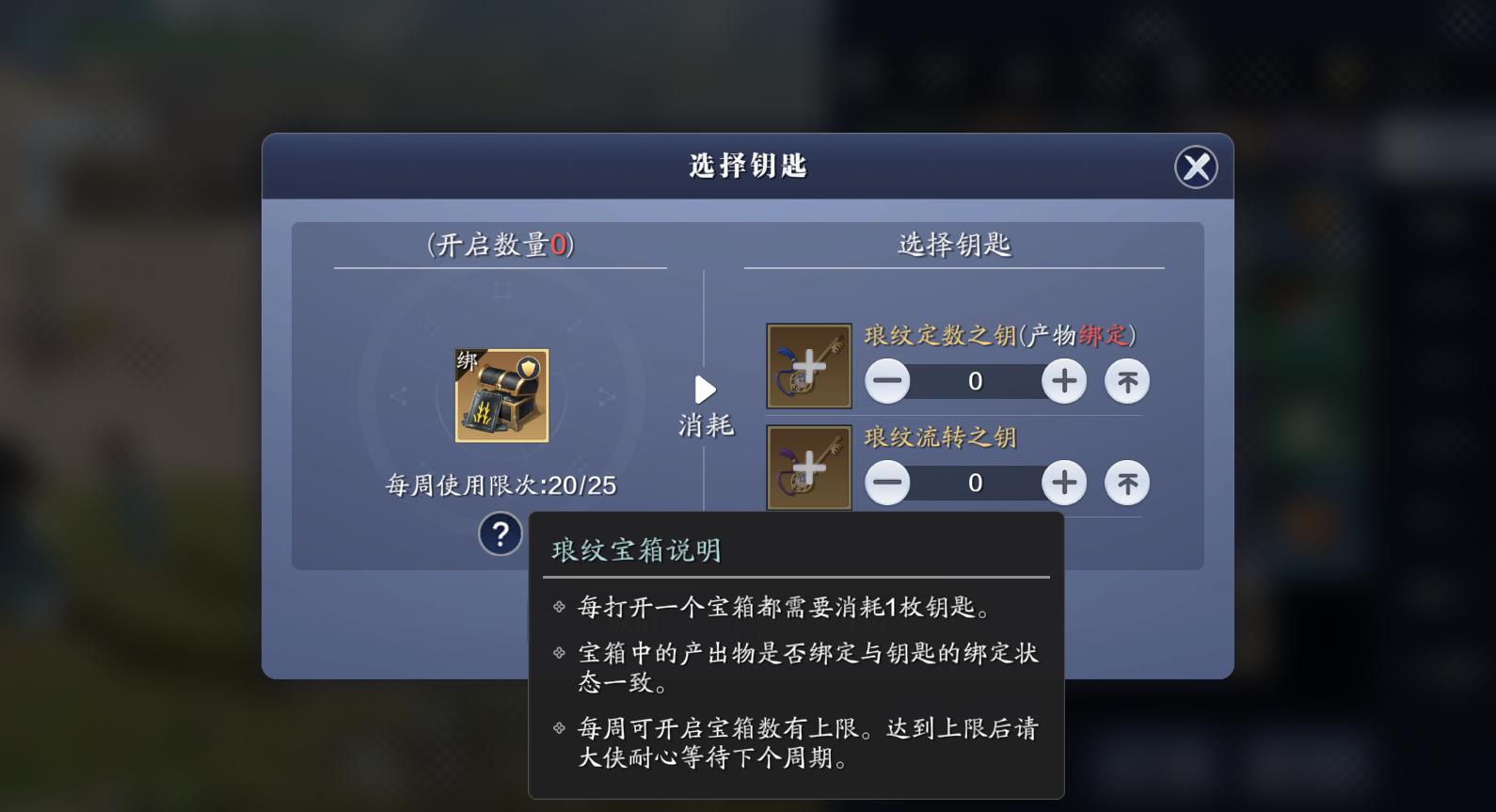Select the 开启数量 section header
The height and width of the screenshot is (812, 1496).
(500, 243)
